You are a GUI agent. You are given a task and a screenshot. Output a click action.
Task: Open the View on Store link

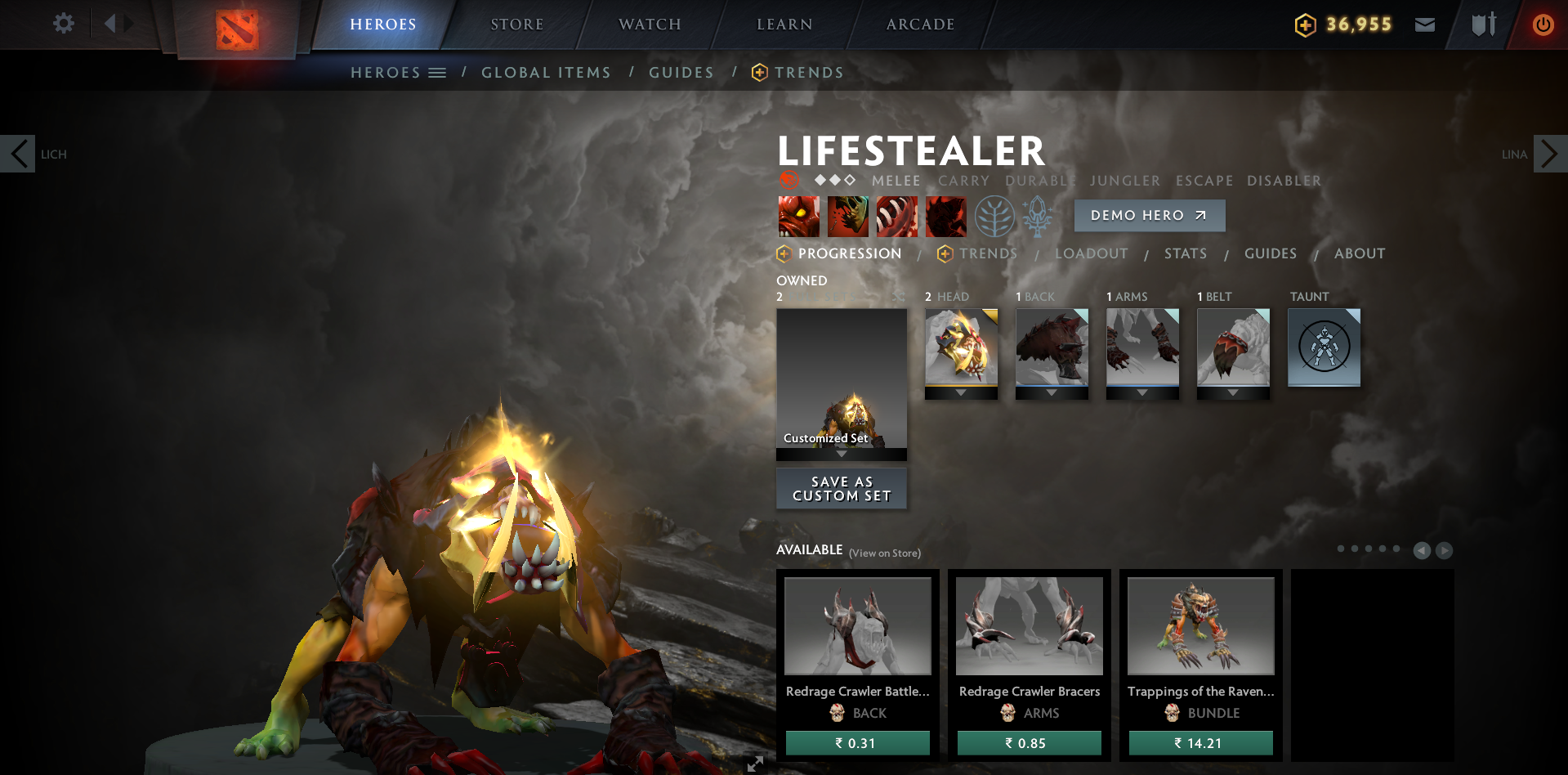tap(884, 553)
